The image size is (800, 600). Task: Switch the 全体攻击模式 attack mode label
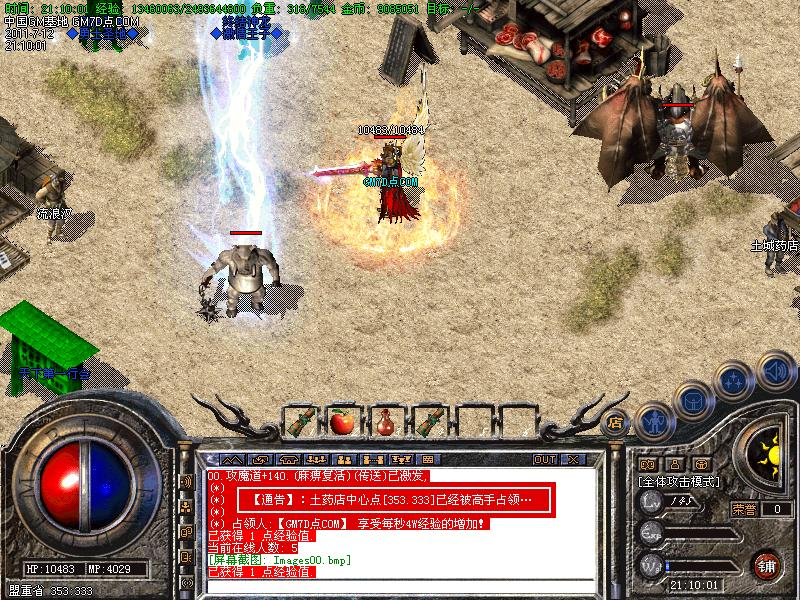[680, 481]
